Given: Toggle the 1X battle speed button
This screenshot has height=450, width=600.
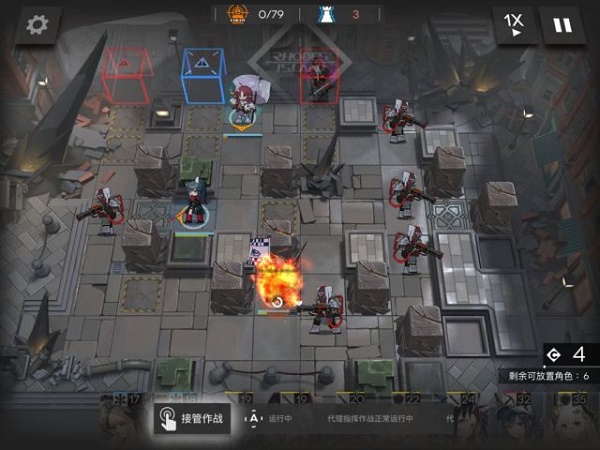Looking at the screenshot, I should point(514,25).
